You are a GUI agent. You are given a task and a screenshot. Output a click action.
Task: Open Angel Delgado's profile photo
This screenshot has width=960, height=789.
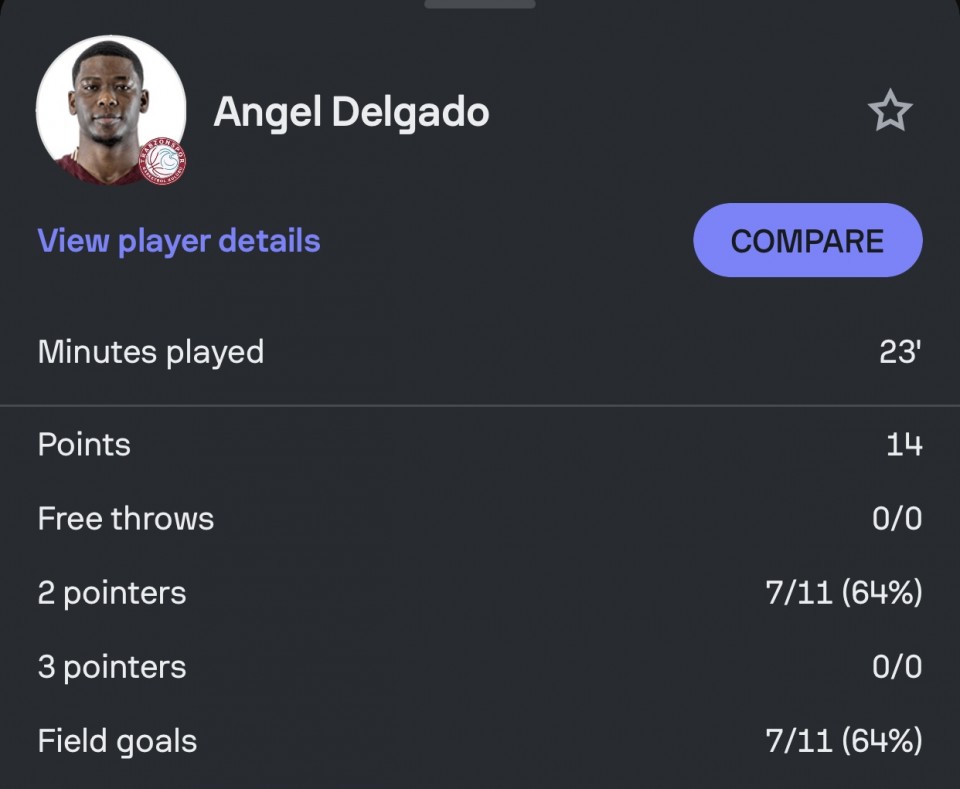click(110, 110)
